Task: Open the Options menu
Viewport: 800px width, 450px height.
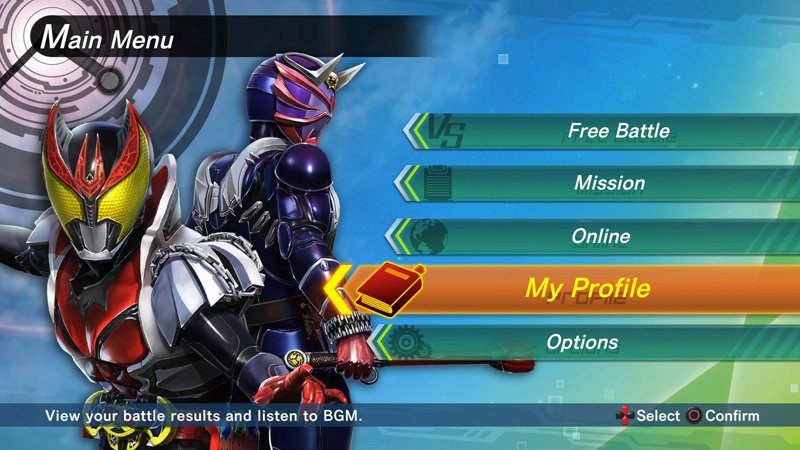Action: point(582,343)
